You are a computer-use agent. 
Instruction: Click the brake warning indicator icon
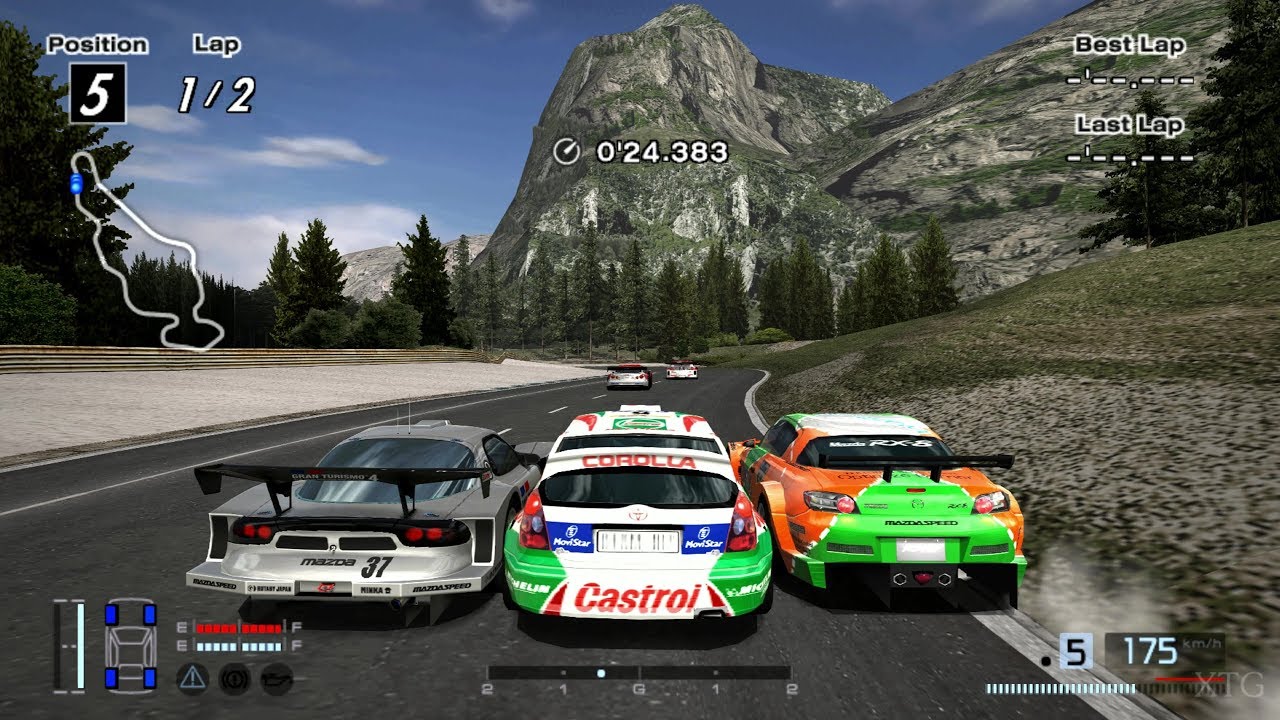(232, 677)
